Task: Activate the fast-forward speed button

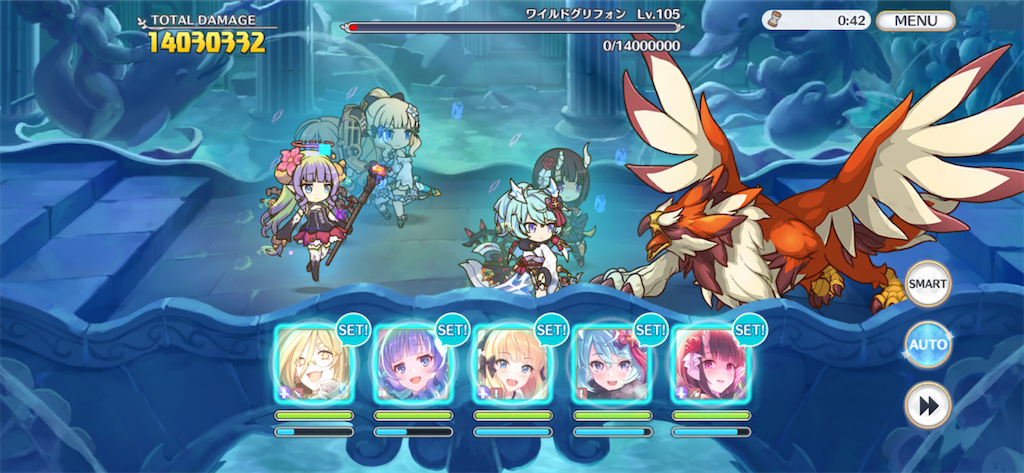Action: (927, 406)
